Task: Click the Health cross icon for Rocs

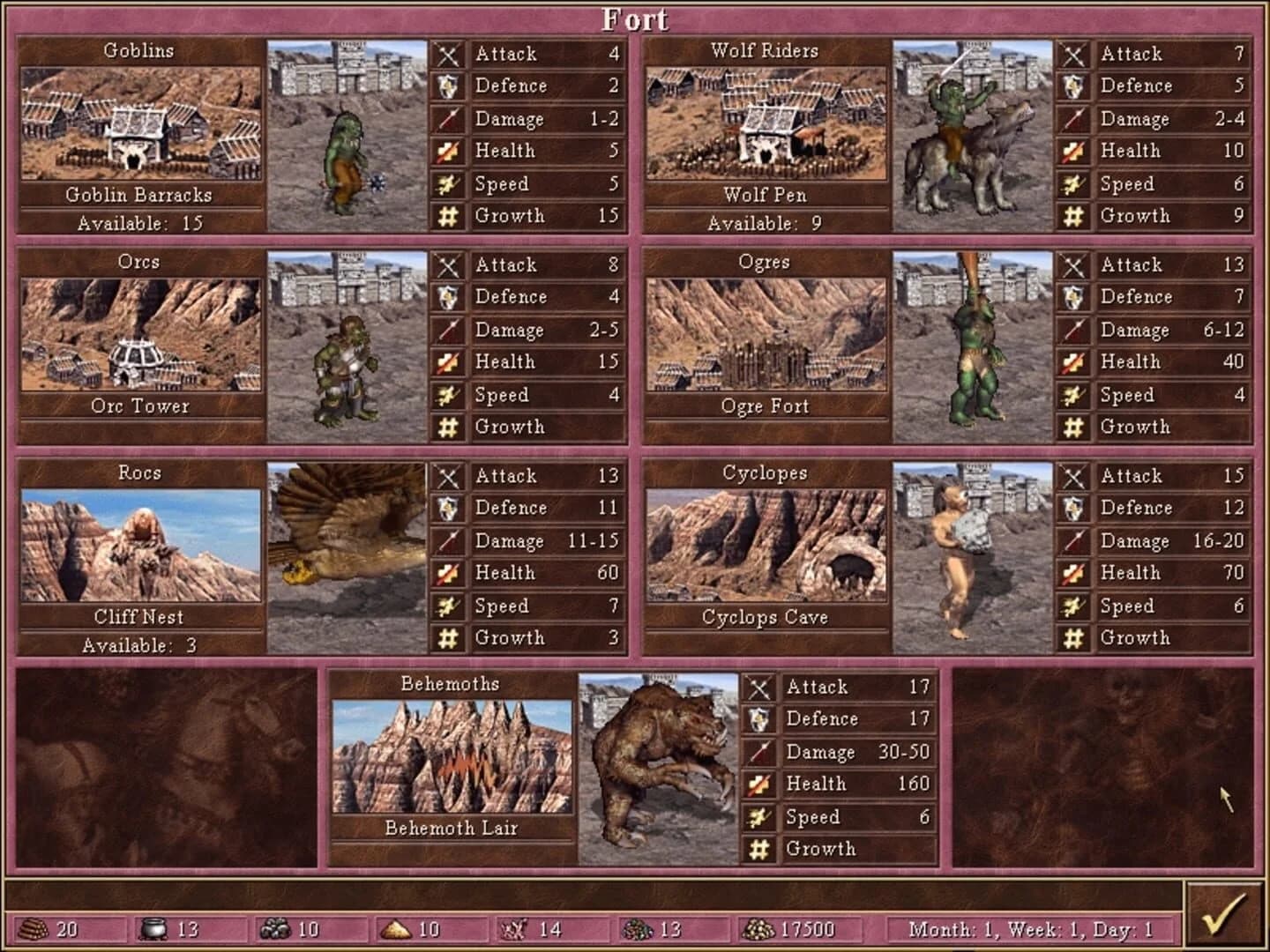Action: [x=449, y=572]
